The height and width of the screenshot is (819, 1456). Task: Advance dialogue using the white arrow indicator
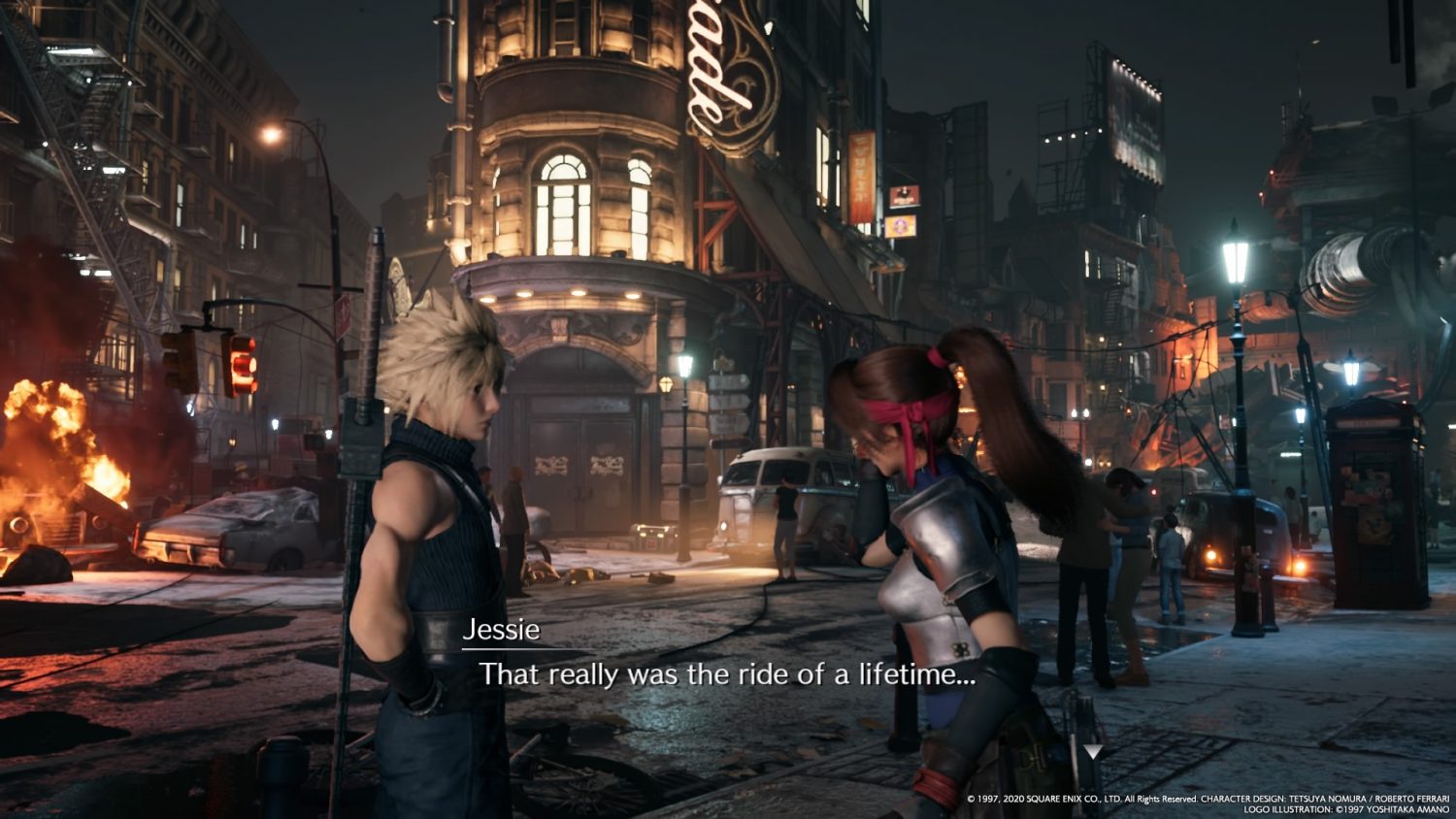pyautogui.click(x=1093, y=752)
